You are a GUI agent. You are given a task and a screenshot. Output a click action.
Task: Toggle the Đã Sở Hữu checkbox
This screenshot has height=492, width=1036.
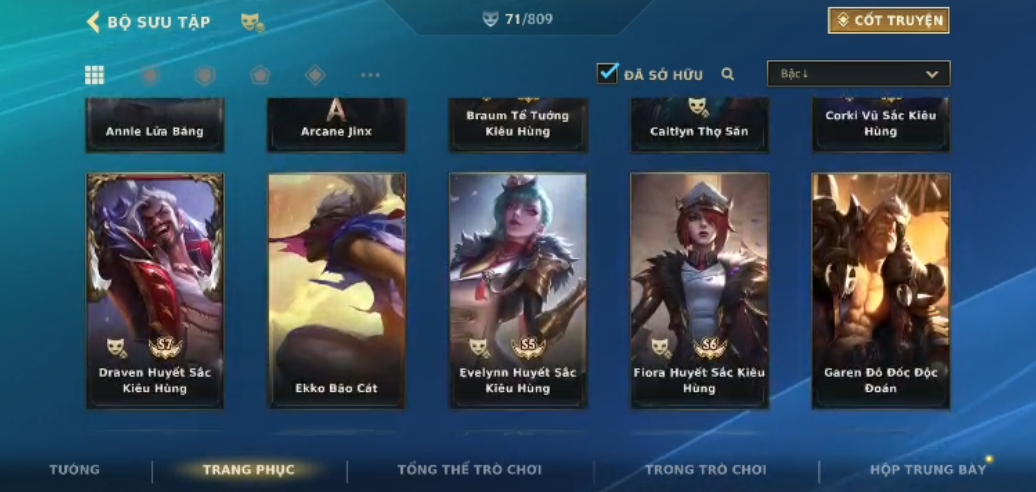pos(608,74)
